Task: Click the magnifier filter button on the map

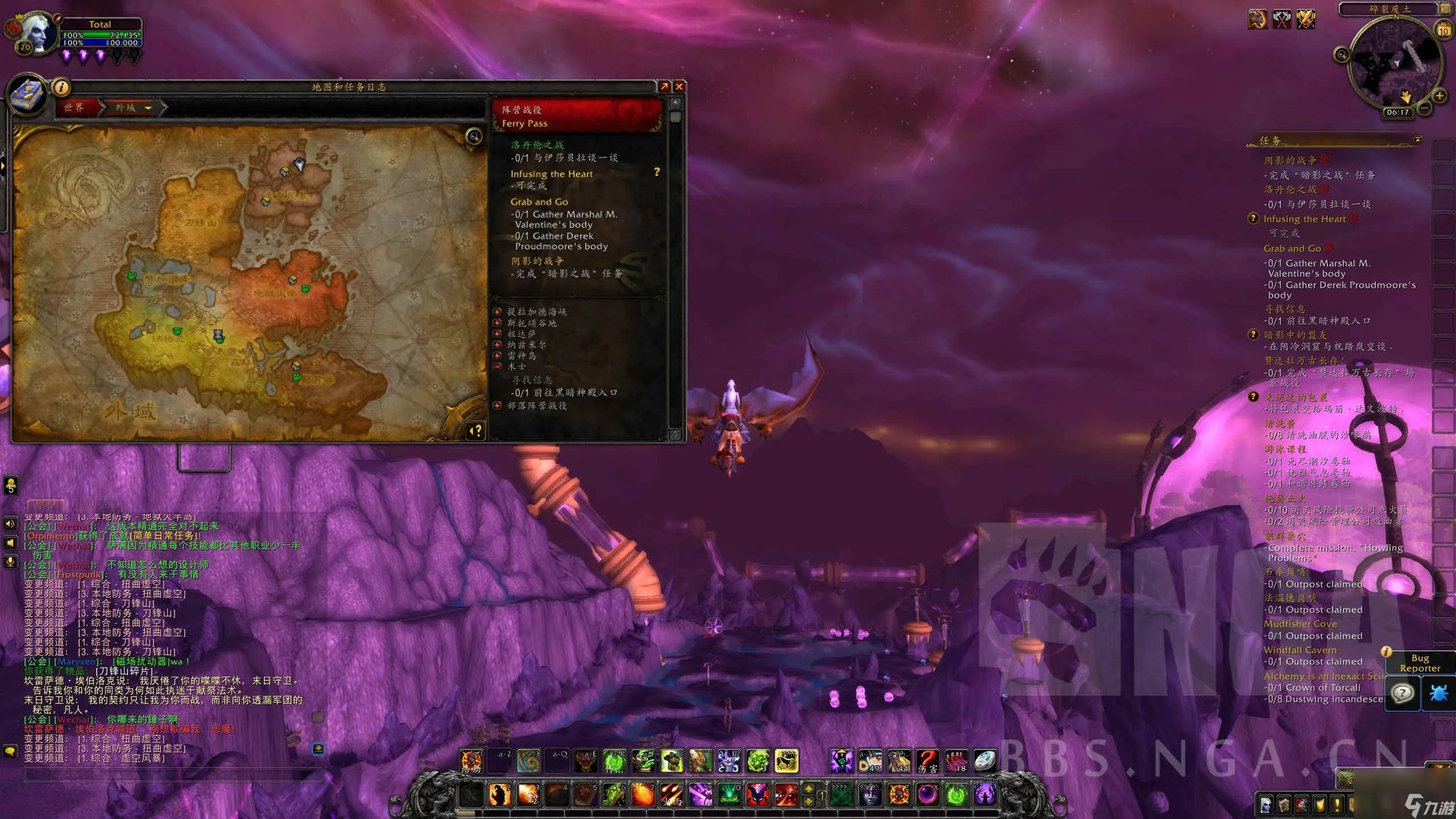Action: coord(474,136)
